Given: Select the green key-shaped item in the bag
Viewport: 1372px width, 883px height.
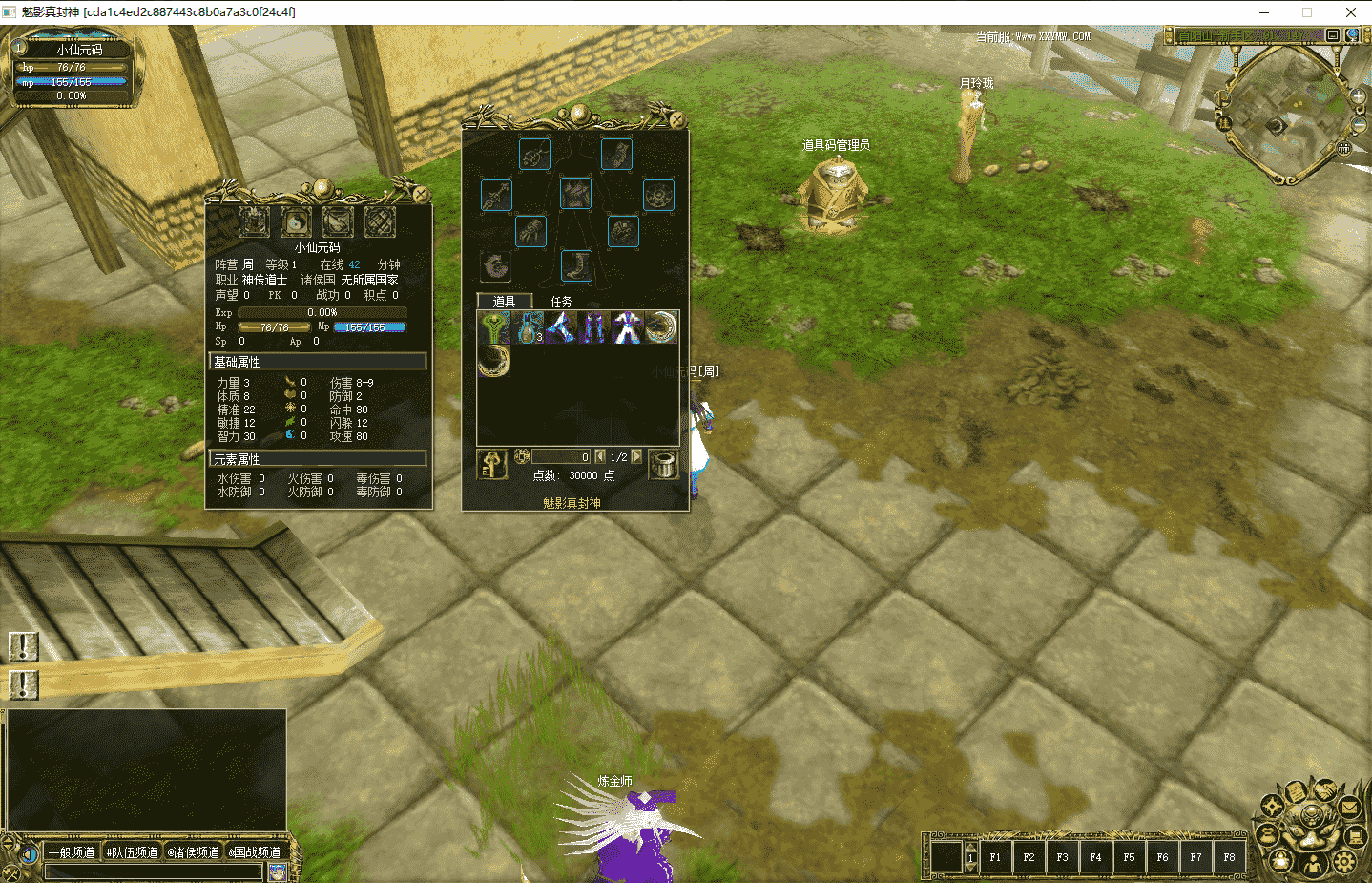Looking at the screenshot, I should click(x=494, y=327).
